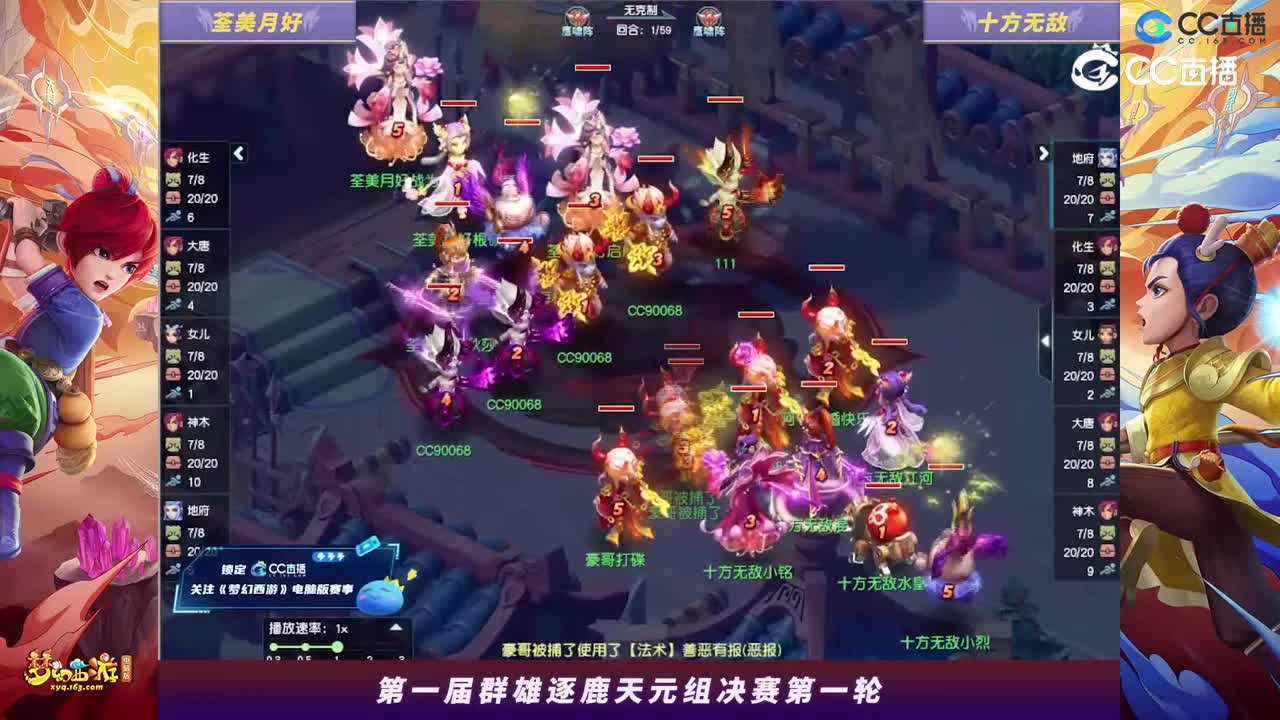
Task: Click the blue slime mascot near the promo panel
Action: click(x=379, y=596)
